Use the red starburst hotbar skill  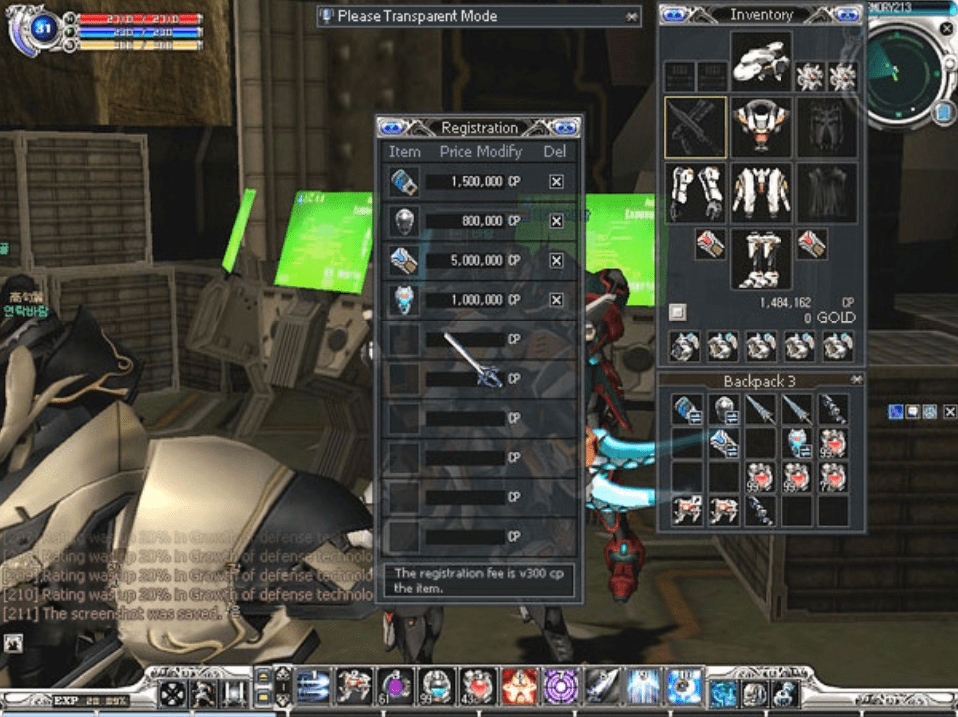(518, 688)
